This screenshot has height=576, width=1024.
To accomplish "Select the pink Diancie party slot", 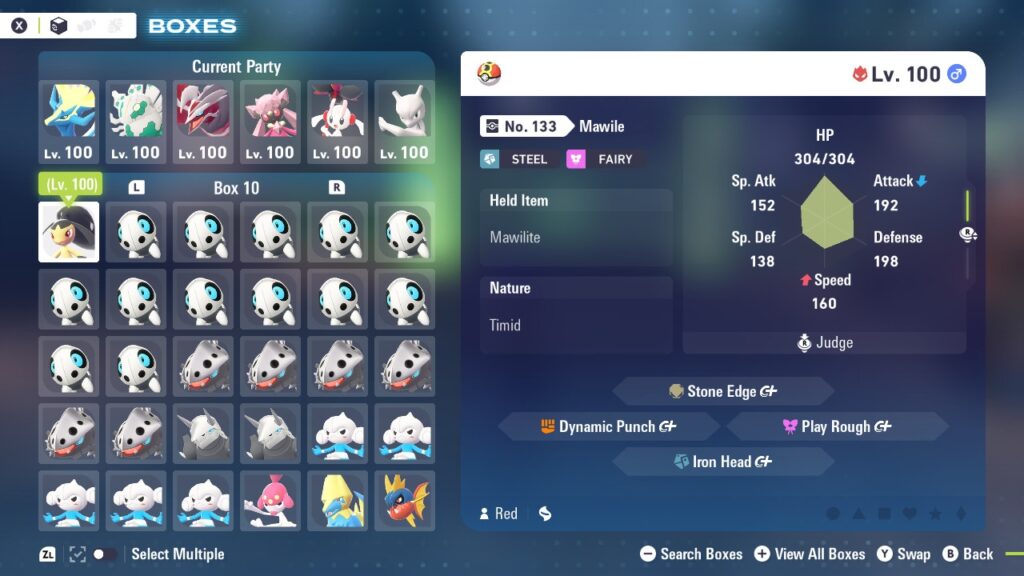I will click(x=270, y=122).
